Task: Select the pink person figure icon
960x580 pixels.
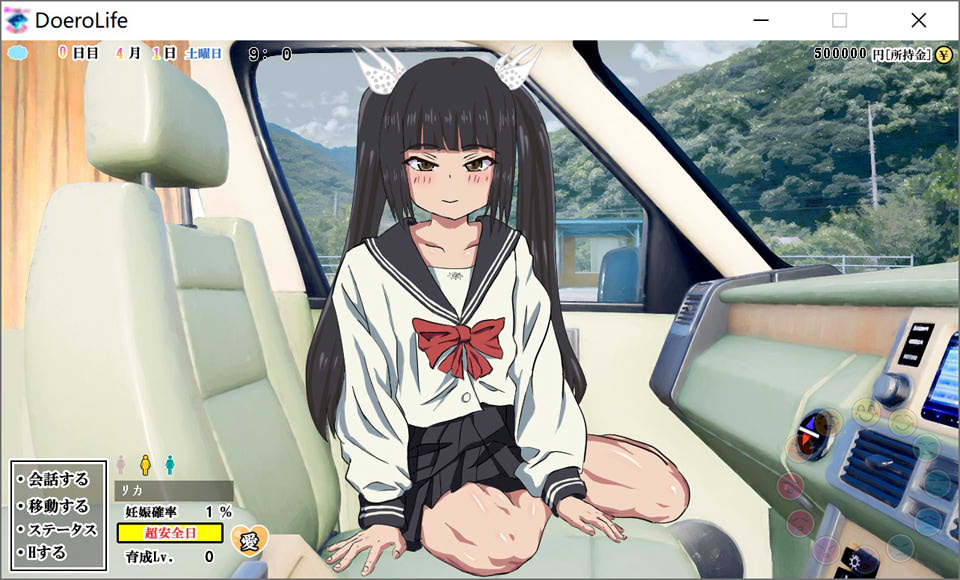Action: pos(121,465)
